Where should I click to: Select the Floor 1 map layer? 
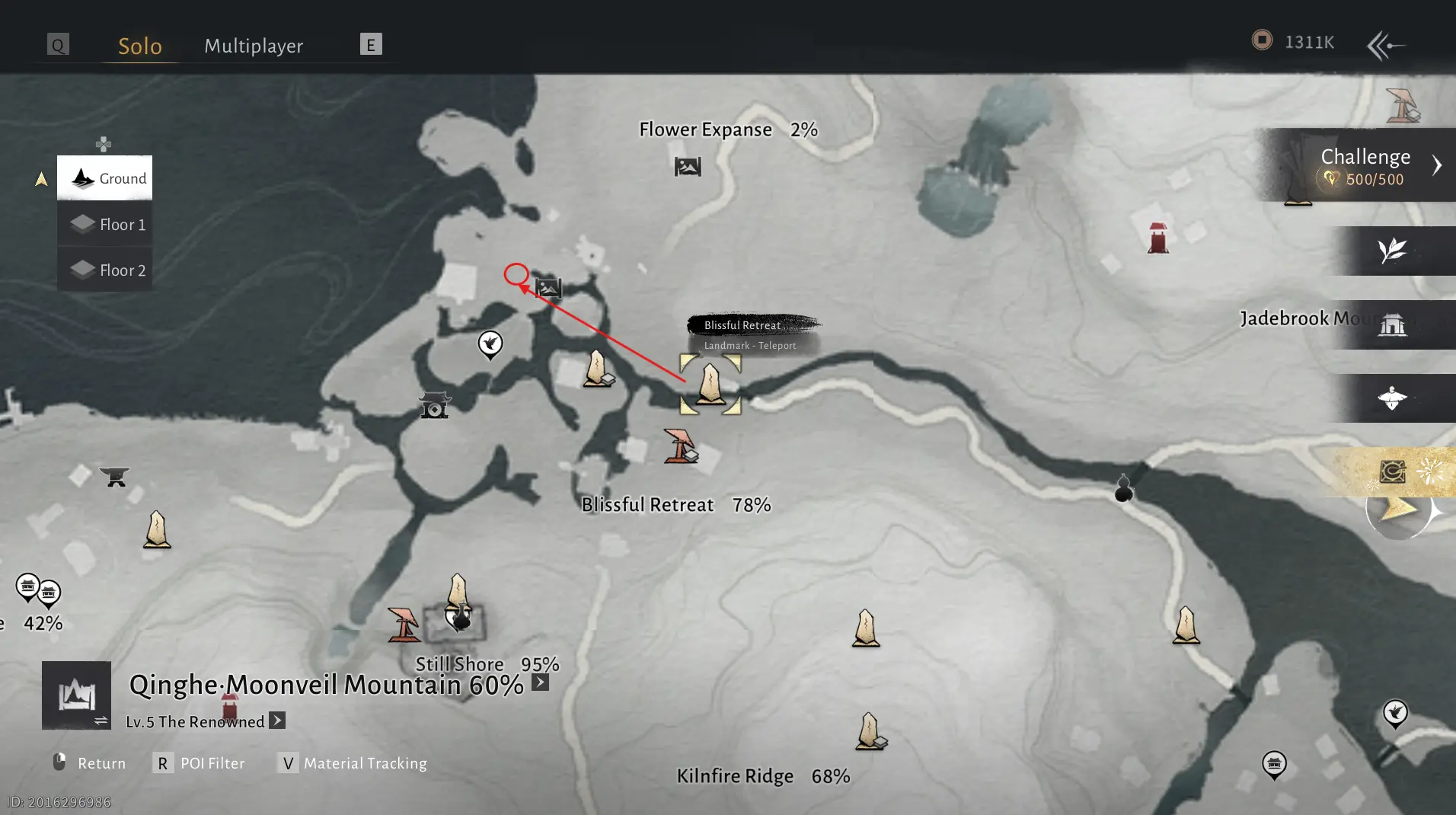pos(105,224)
